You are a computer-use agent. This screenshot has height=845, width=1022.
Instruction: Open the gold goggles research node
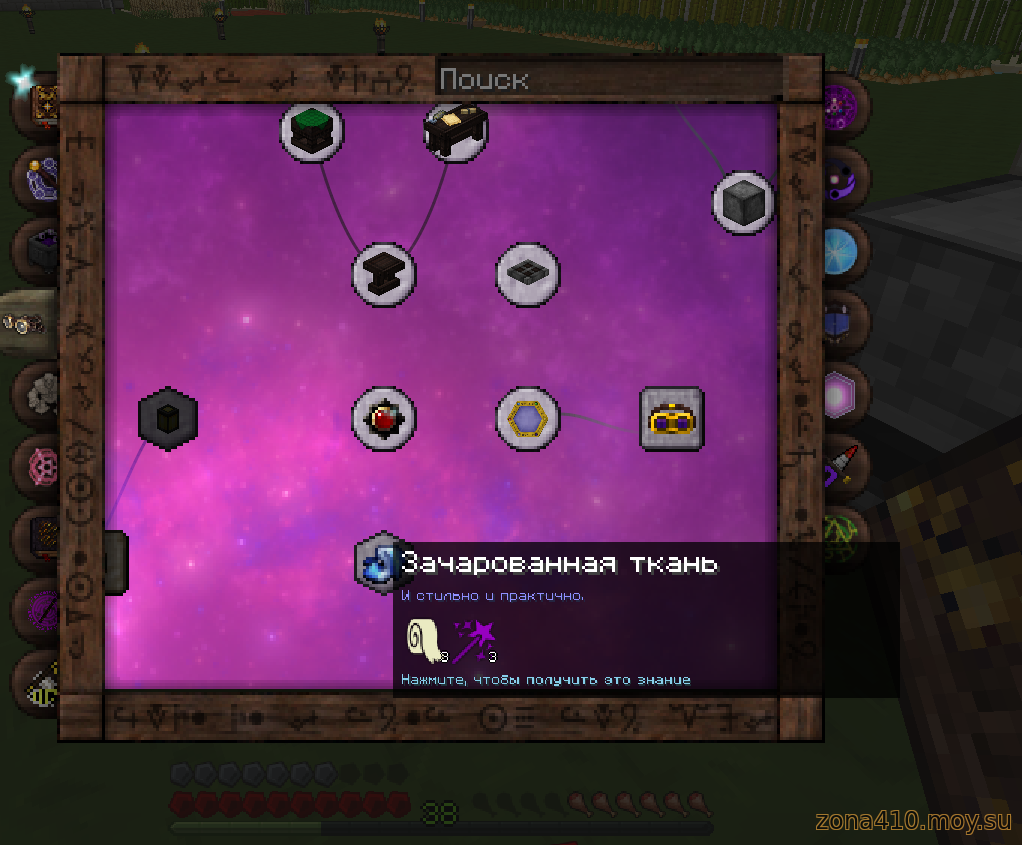pos(672,419)
